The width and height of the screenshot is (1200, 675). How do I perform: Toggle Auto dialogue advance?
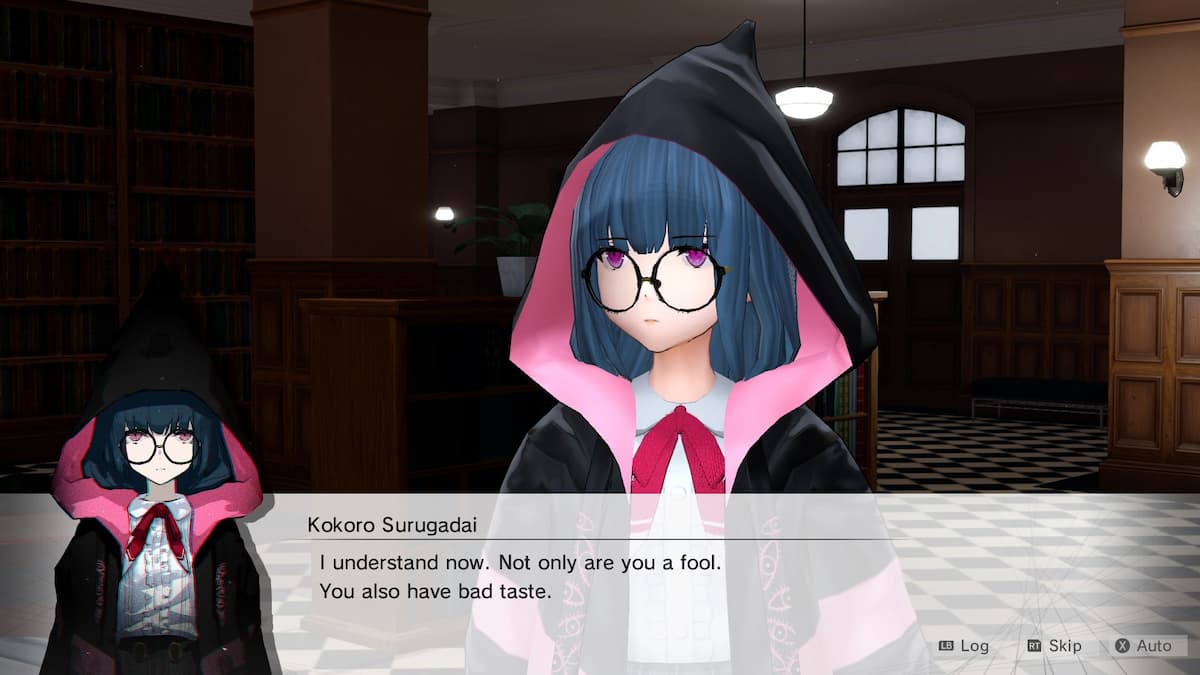1143,646
